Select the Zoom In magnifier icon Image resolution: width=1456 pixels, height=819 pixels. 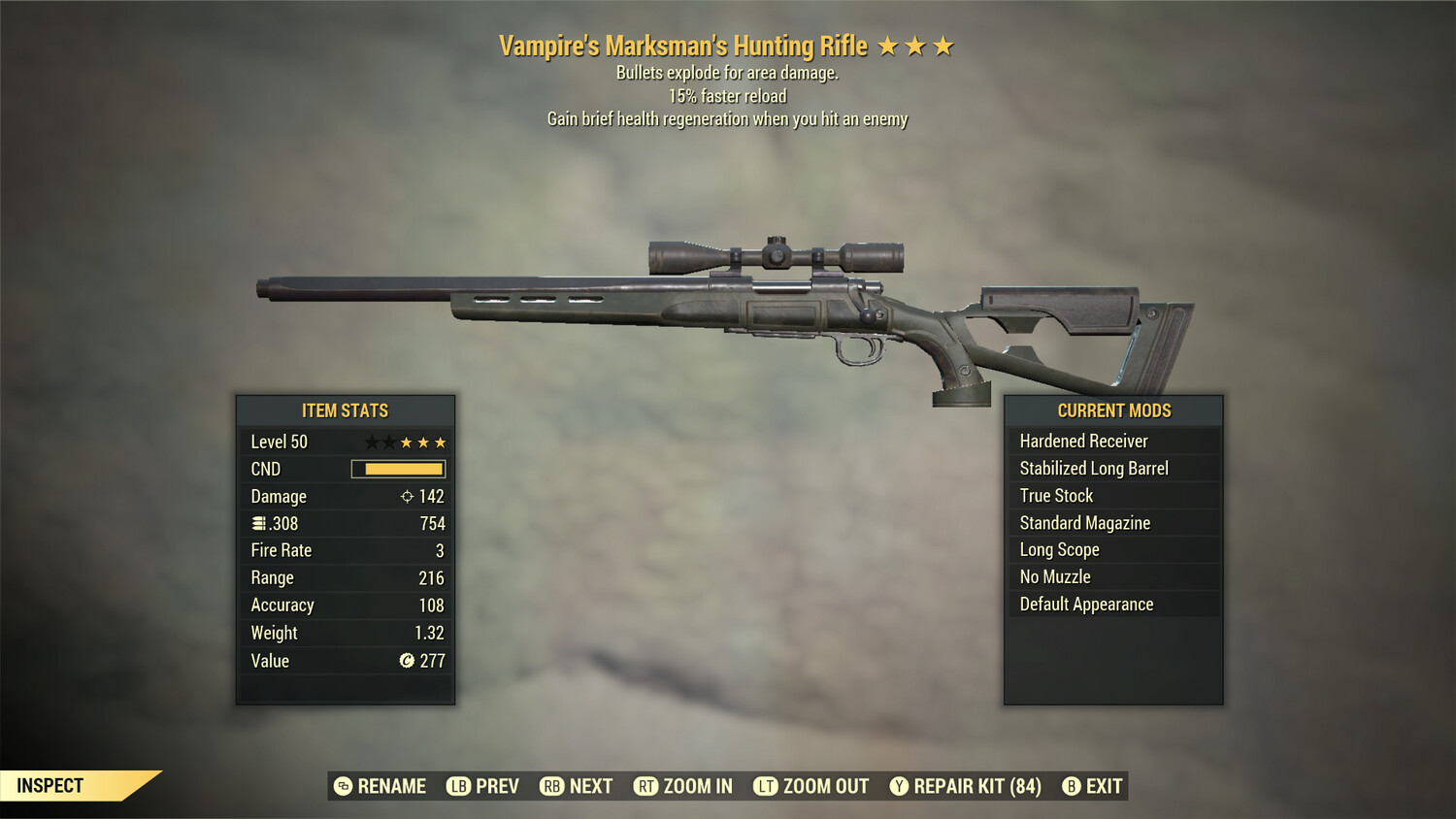pos(647,786)
